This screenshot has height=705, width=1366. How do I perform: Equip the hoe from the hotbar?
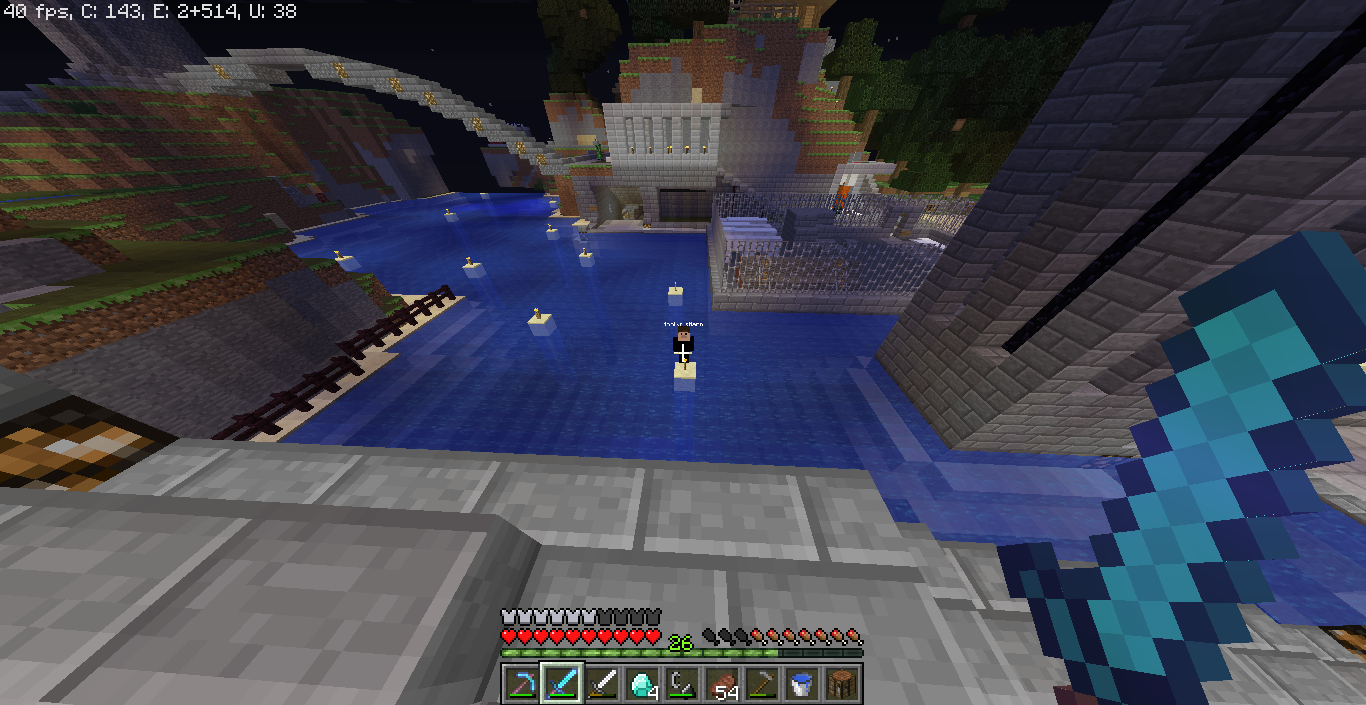pyautogui.click(x=762, y=684)
